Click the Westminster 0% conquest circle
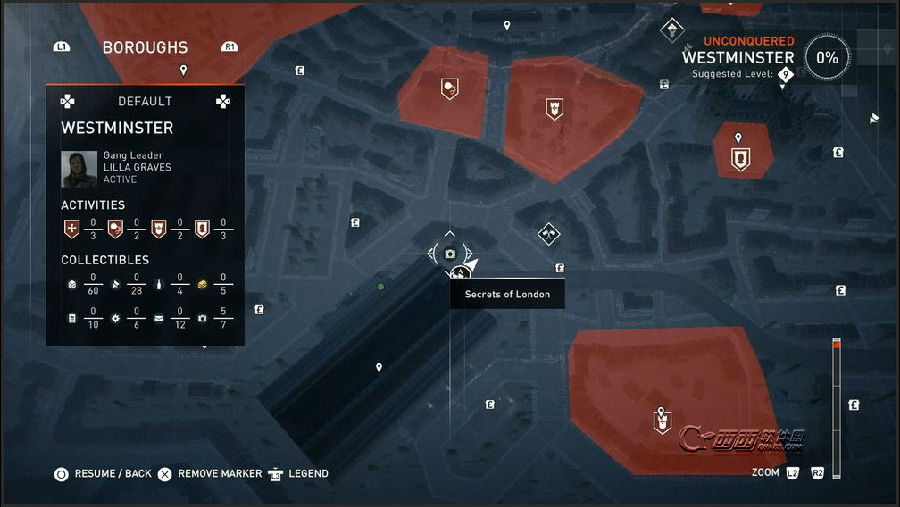 point(827,58)
